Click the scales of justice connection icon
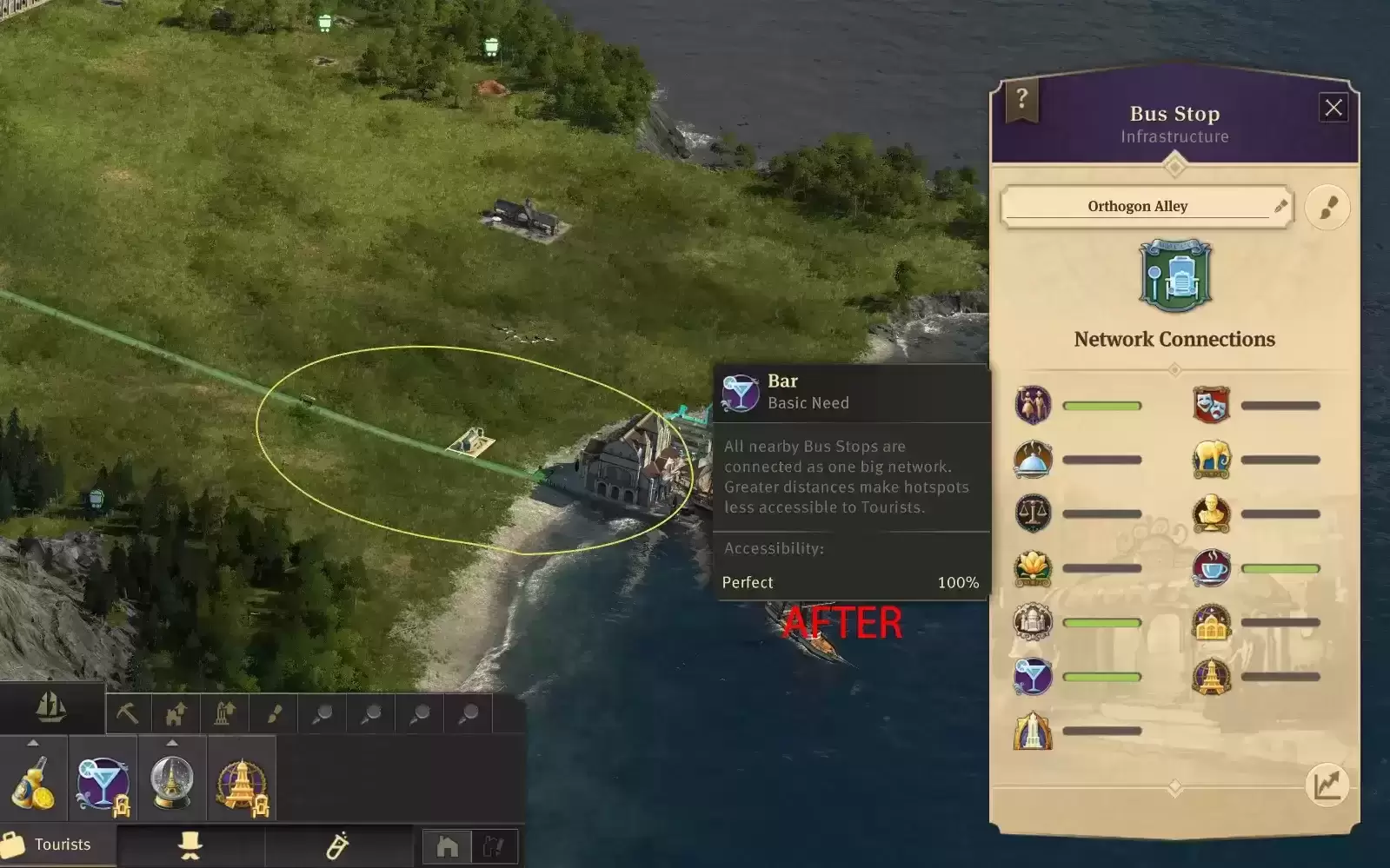Screen dimensions: 1390x868 pyautogui.click(x=1033, y=514)
